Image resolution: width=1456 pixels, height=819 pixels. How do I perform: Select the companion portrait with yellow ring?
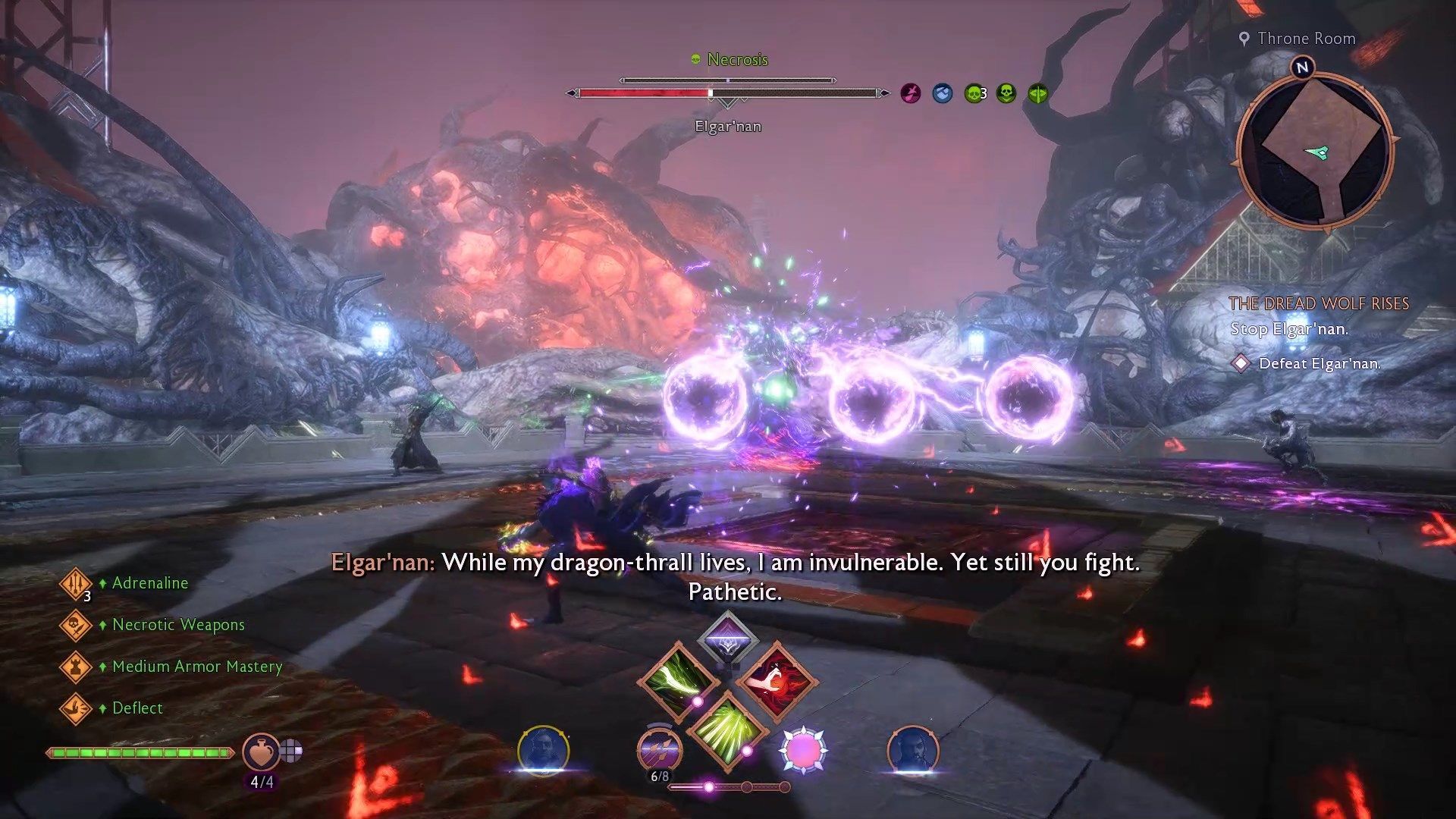point(543,751)
